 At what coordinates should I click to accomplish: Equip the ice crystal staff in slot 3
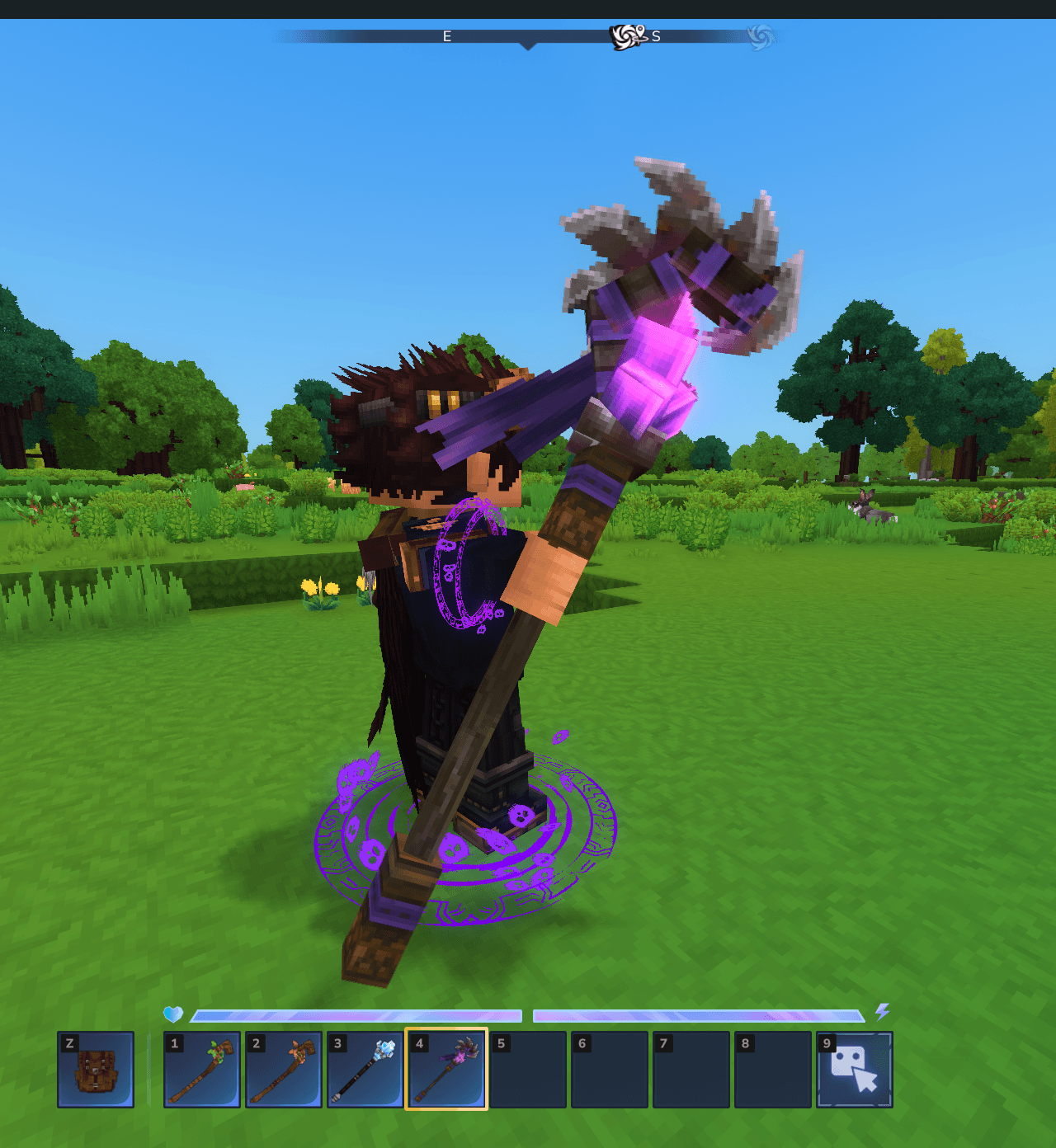pos(365,1070)
